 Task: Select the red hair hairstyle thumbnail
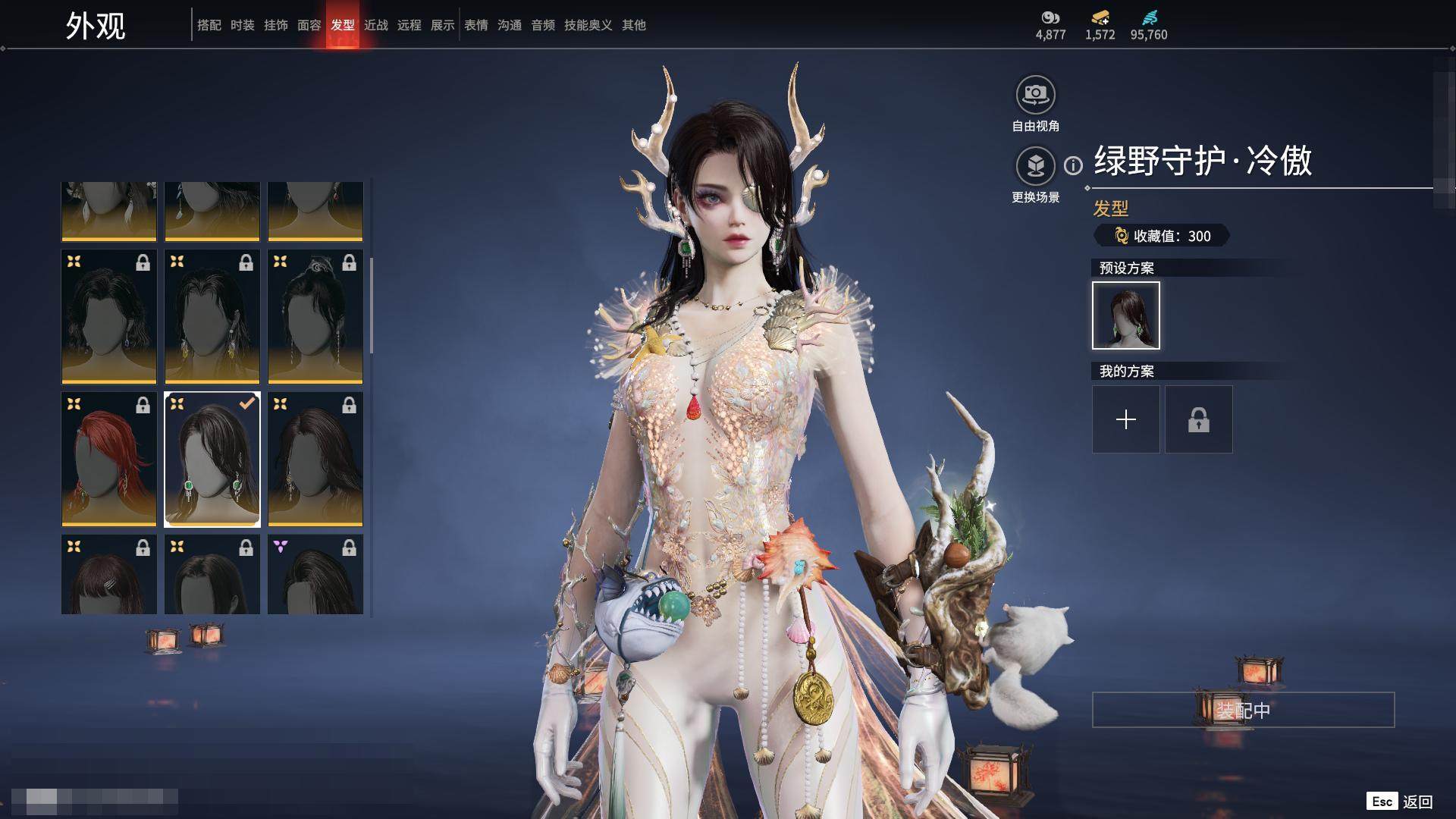click(109, 459)
